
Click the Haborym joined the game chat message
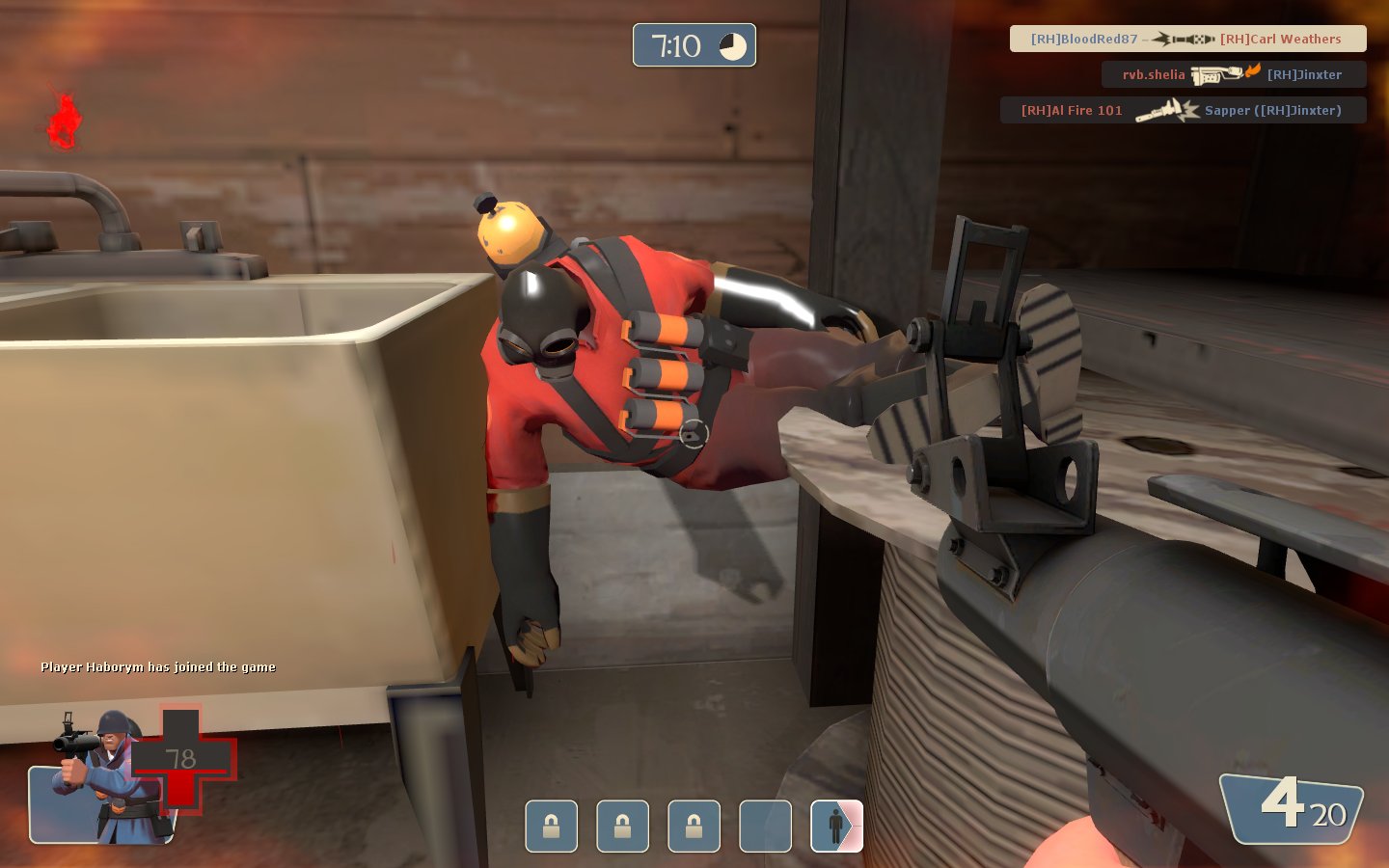(158, 666)
